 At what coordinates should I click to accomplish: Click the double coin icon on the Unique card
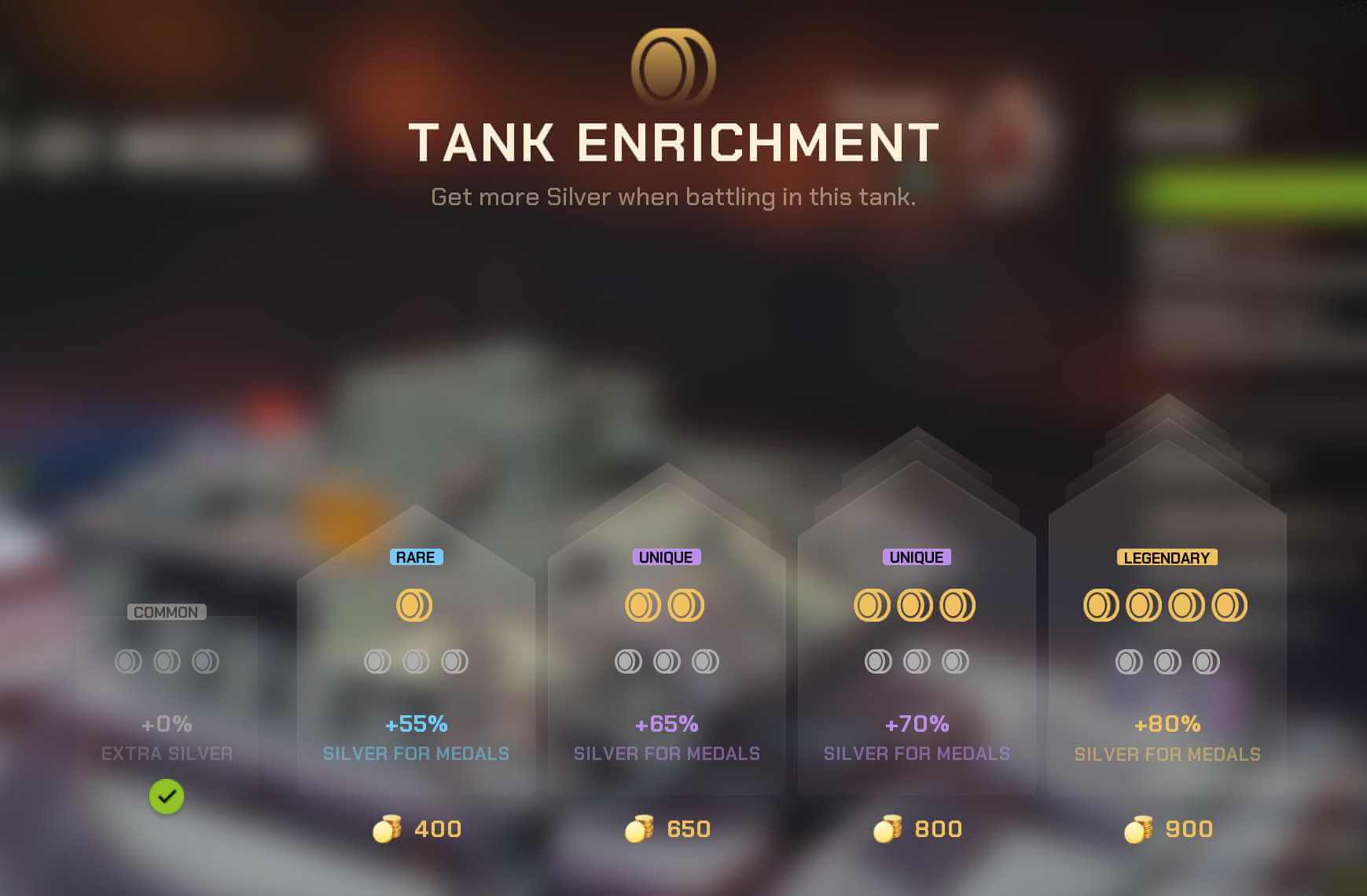(x=665, y=604)
